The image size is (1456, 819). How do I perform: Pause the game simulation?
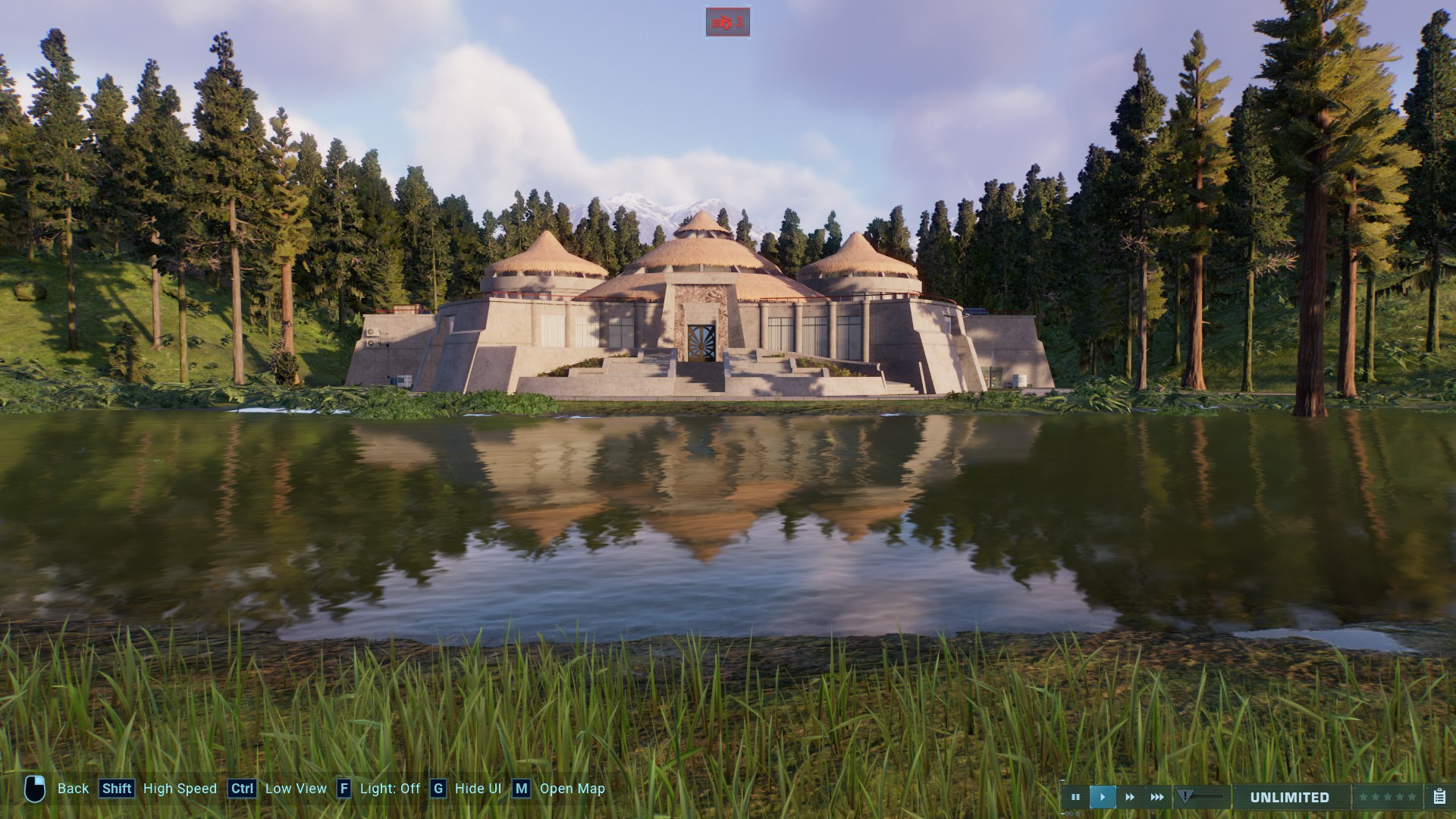coord(1077,797)
